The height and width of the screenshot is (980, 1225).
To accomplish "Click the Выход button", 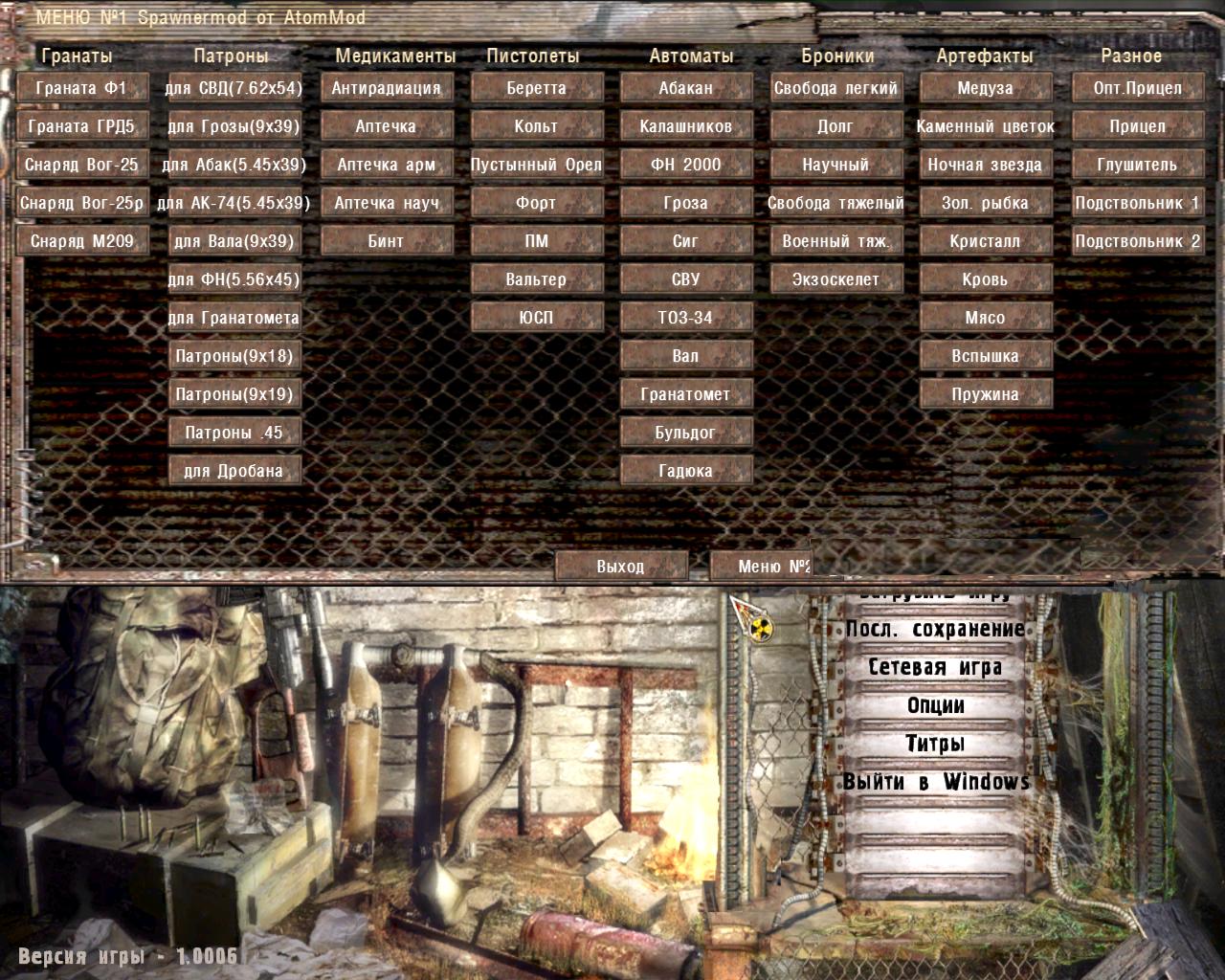I will (623, 566).
